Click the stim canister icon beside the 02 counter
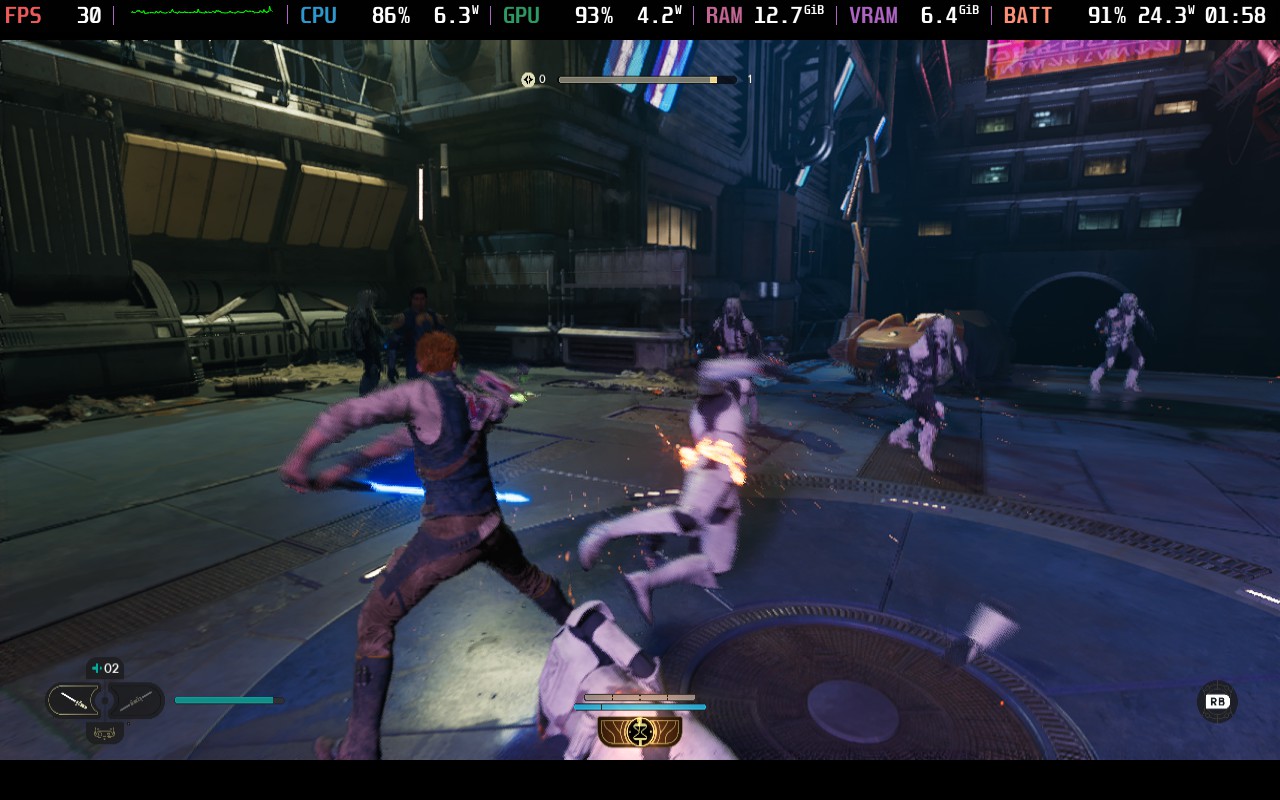The height and width of the screenshot is (800, 1280). tap(96, 668)
